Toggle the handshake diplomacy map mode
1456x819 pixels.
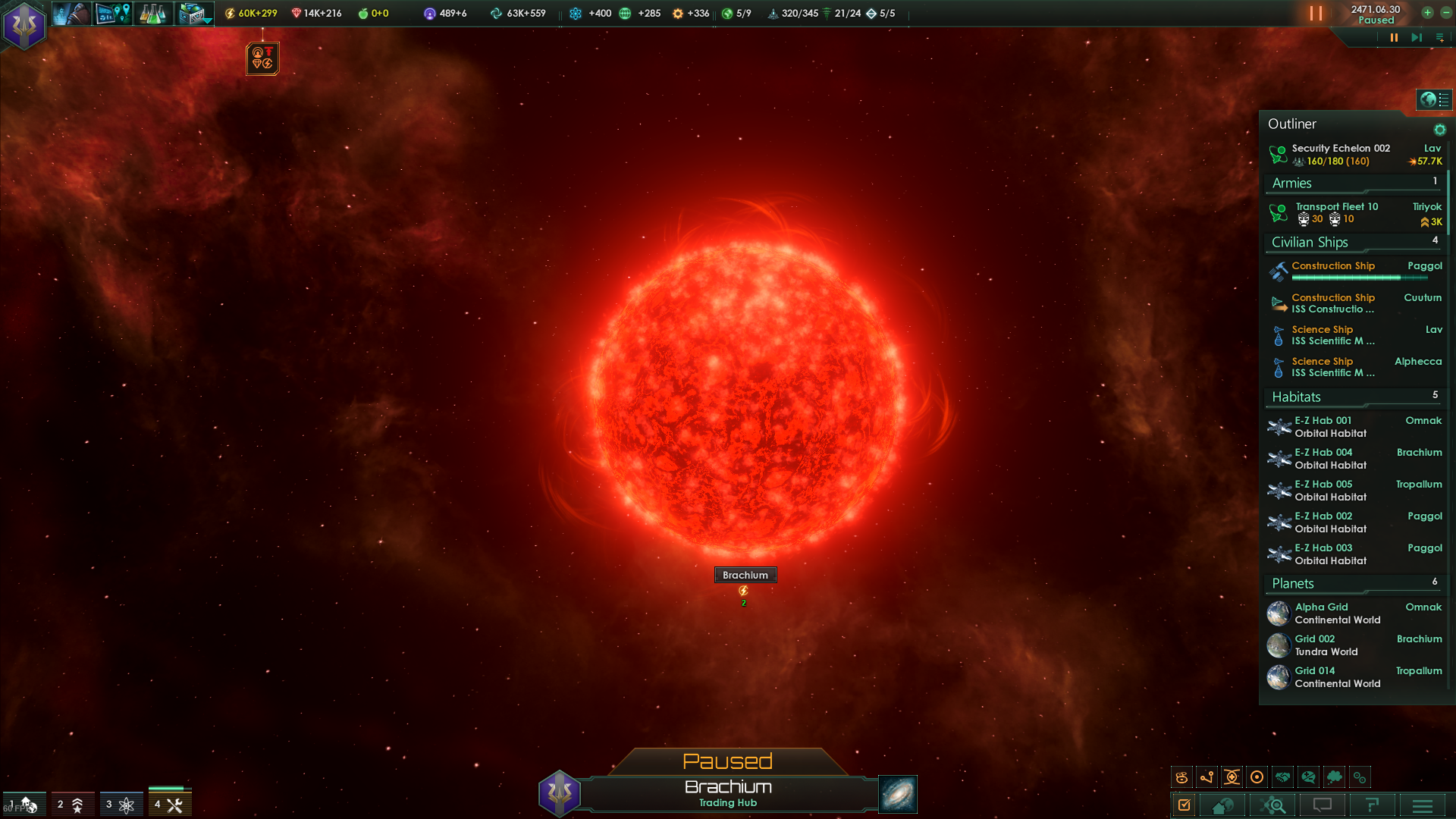point(1282,777)
